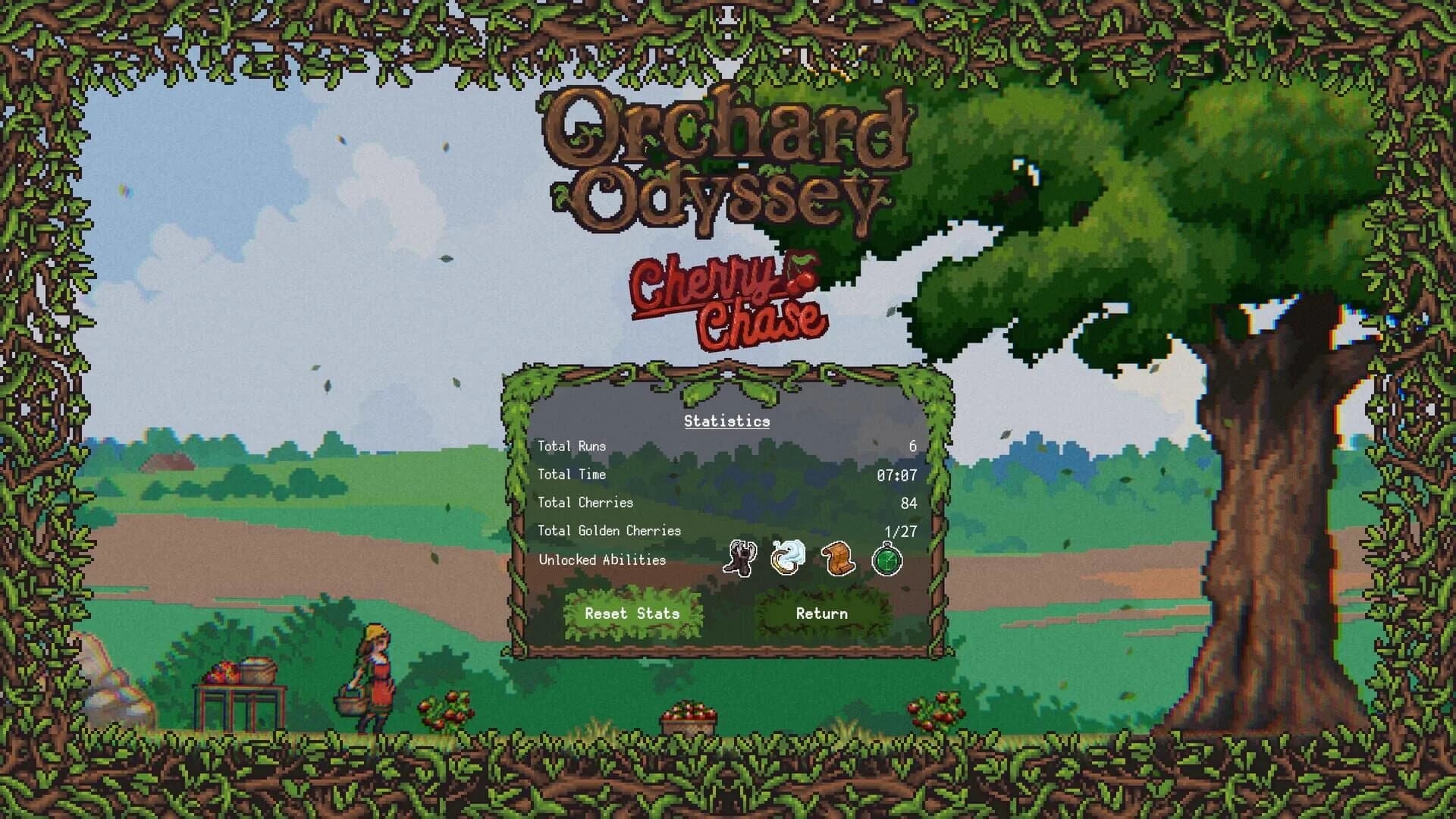
Task: Click the Return button
Action: (821, 613)
